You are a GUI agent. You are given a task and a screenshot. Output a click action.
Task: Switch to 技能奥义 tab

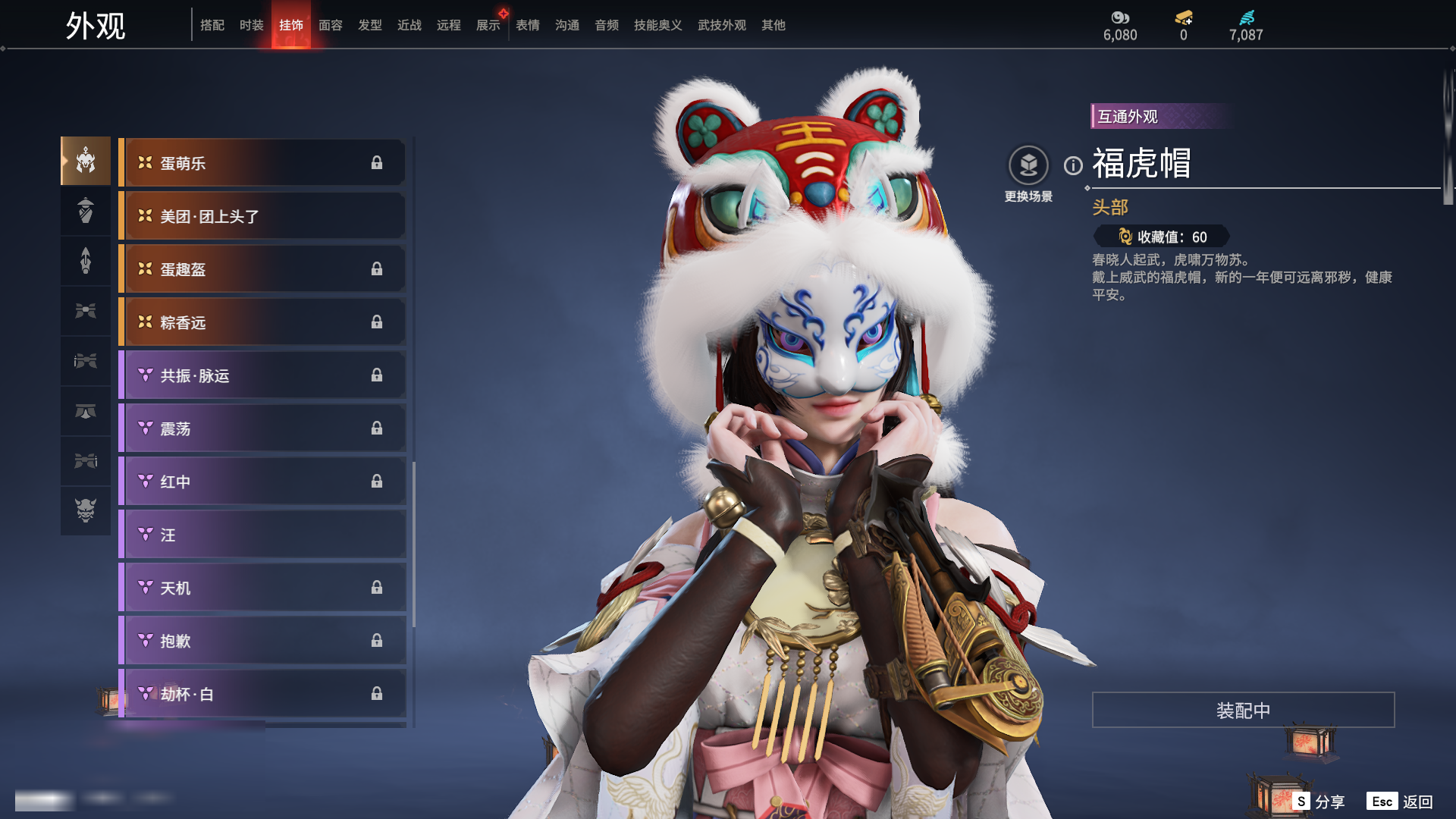tap(657, 25)
